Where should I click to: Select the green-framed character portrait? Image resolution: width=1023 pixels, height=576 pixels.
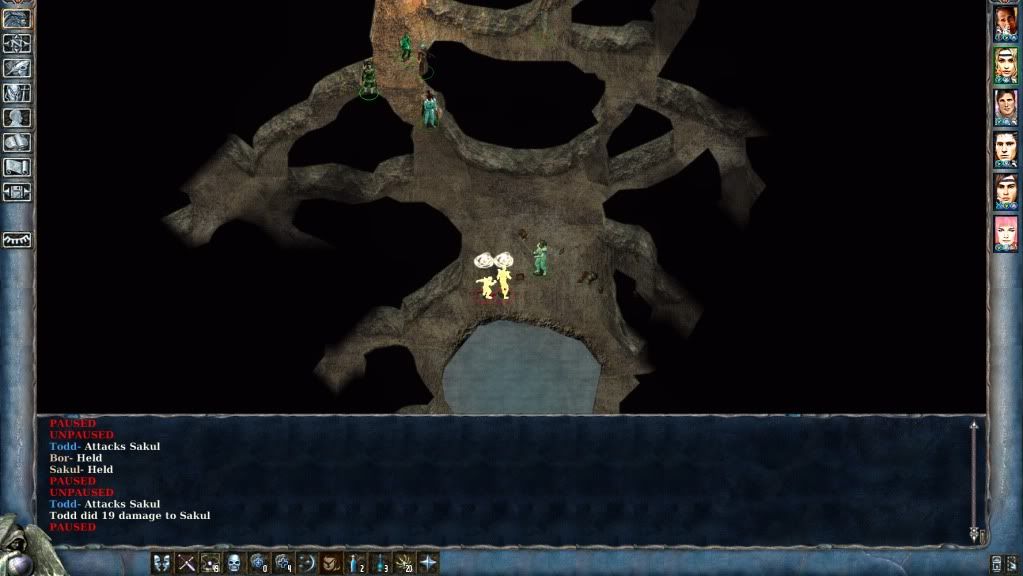click(1005, 66)
